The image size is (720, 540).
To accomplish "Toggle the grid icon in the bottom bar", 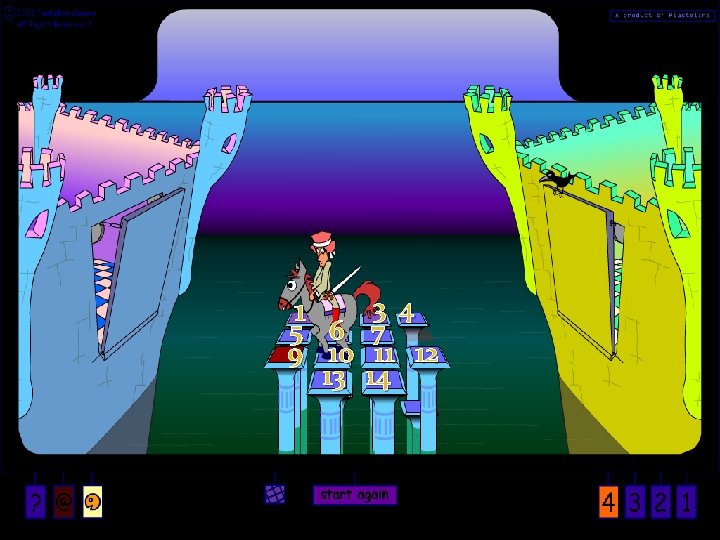I will [275, 494].
